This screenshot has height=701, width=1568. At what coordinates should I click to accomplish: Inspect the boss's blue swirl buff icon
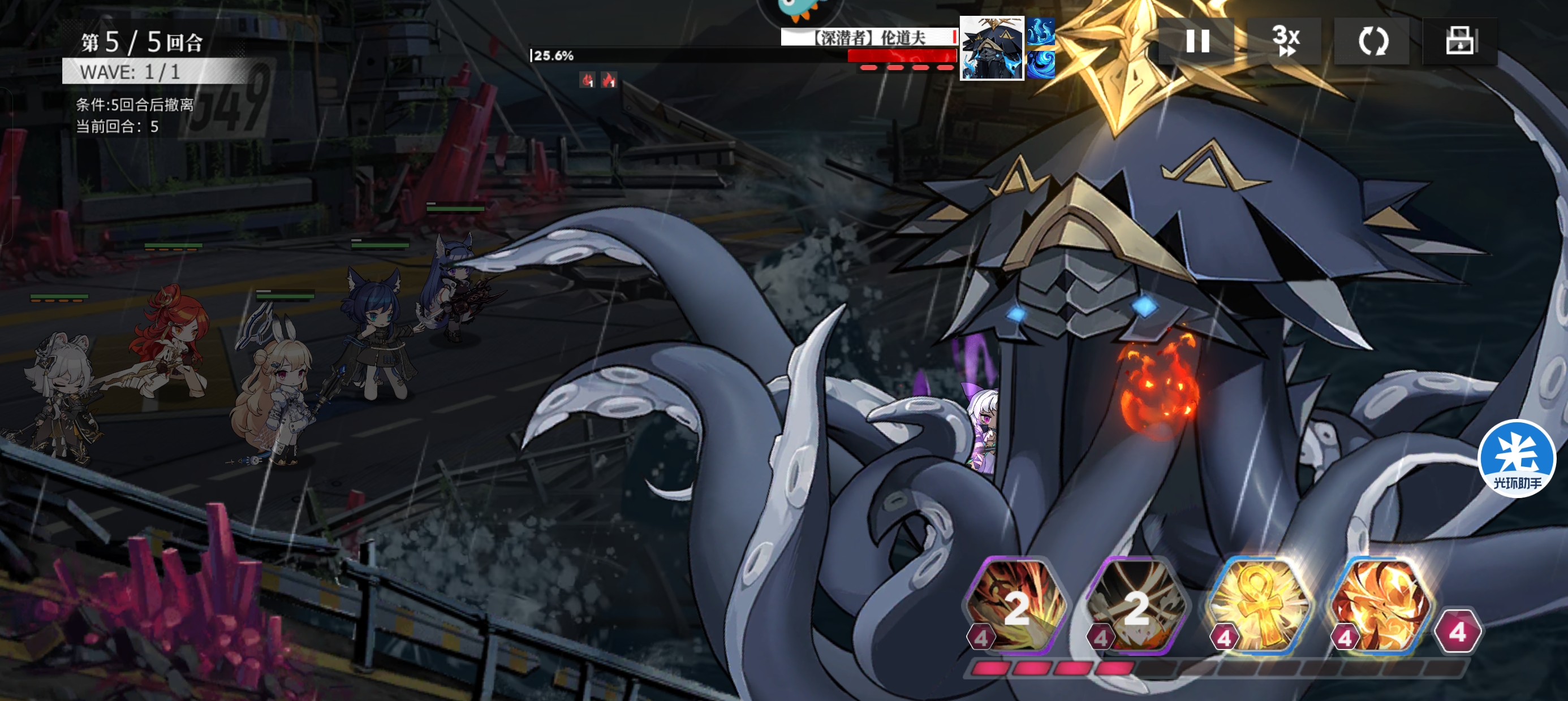(x=1041, y=64)
